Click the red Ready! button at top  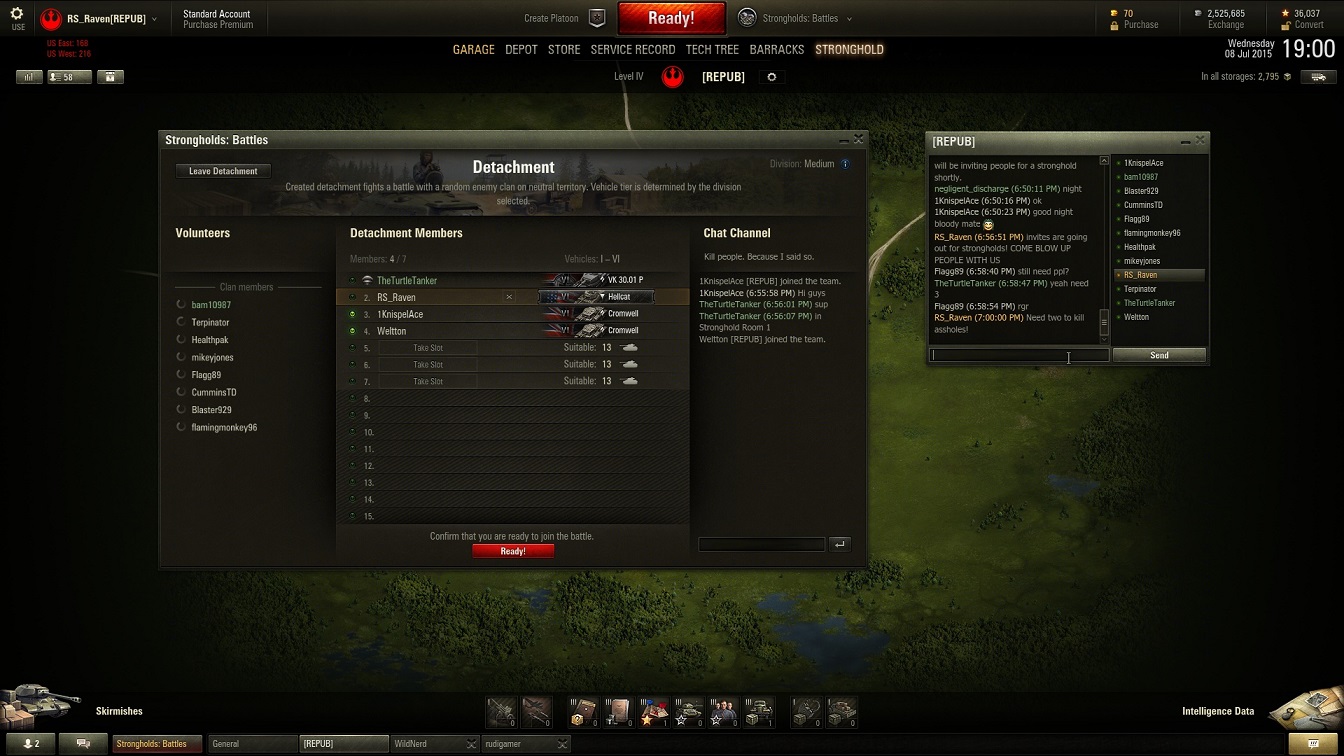pyautogui.click(x=671, y=18)
